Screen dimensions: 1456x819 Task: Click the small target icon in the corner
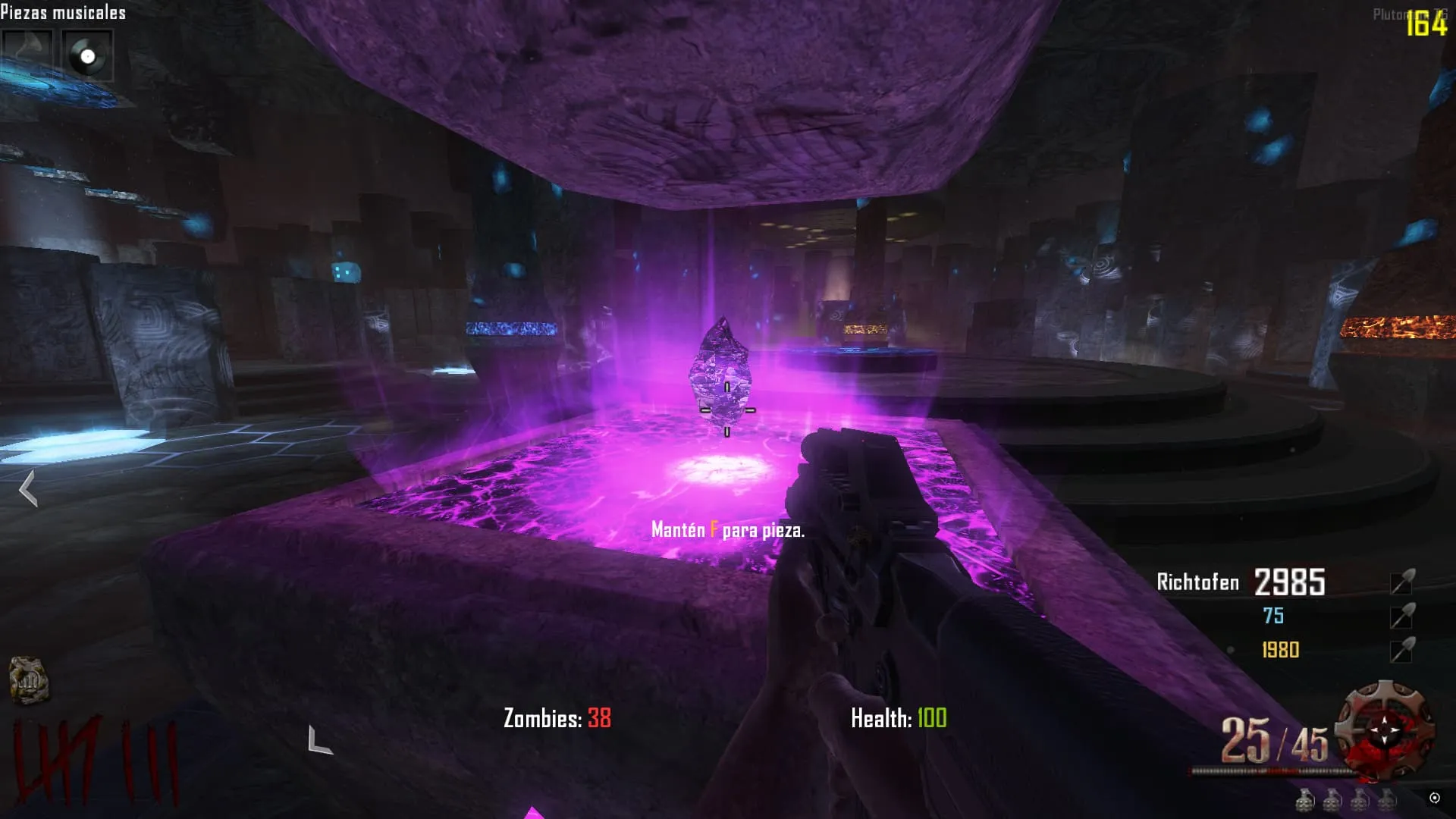1434,798
